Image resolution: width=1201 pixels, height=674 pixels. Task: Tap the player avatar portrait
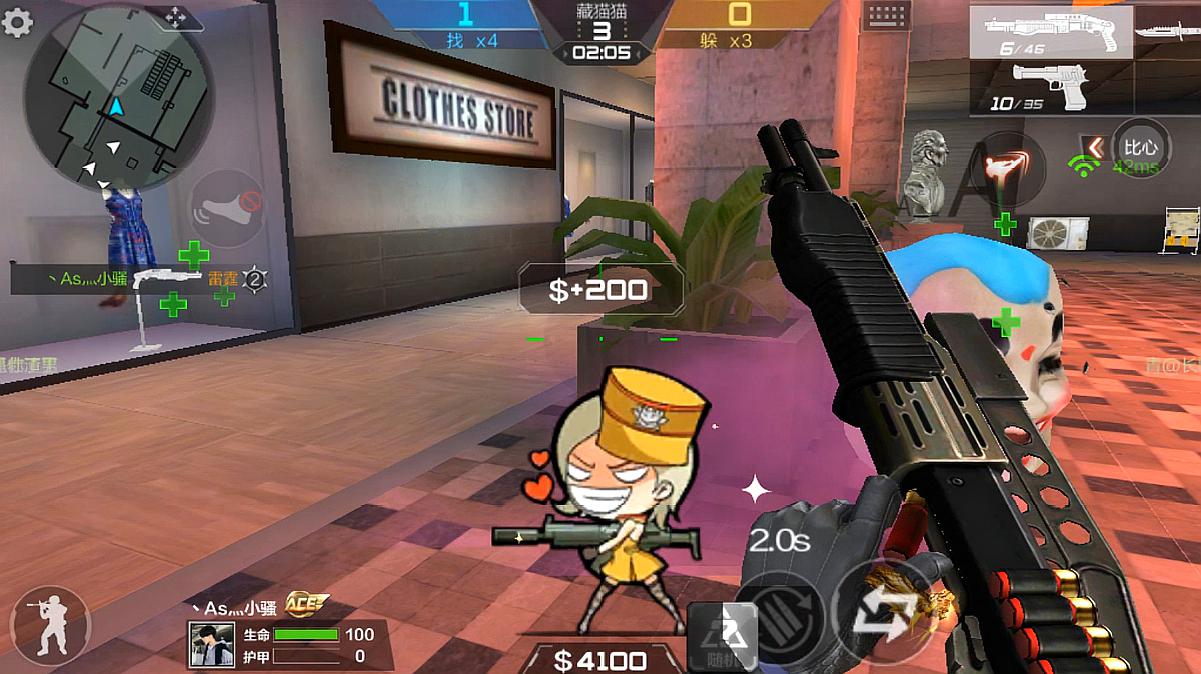(x=212, y=645)
